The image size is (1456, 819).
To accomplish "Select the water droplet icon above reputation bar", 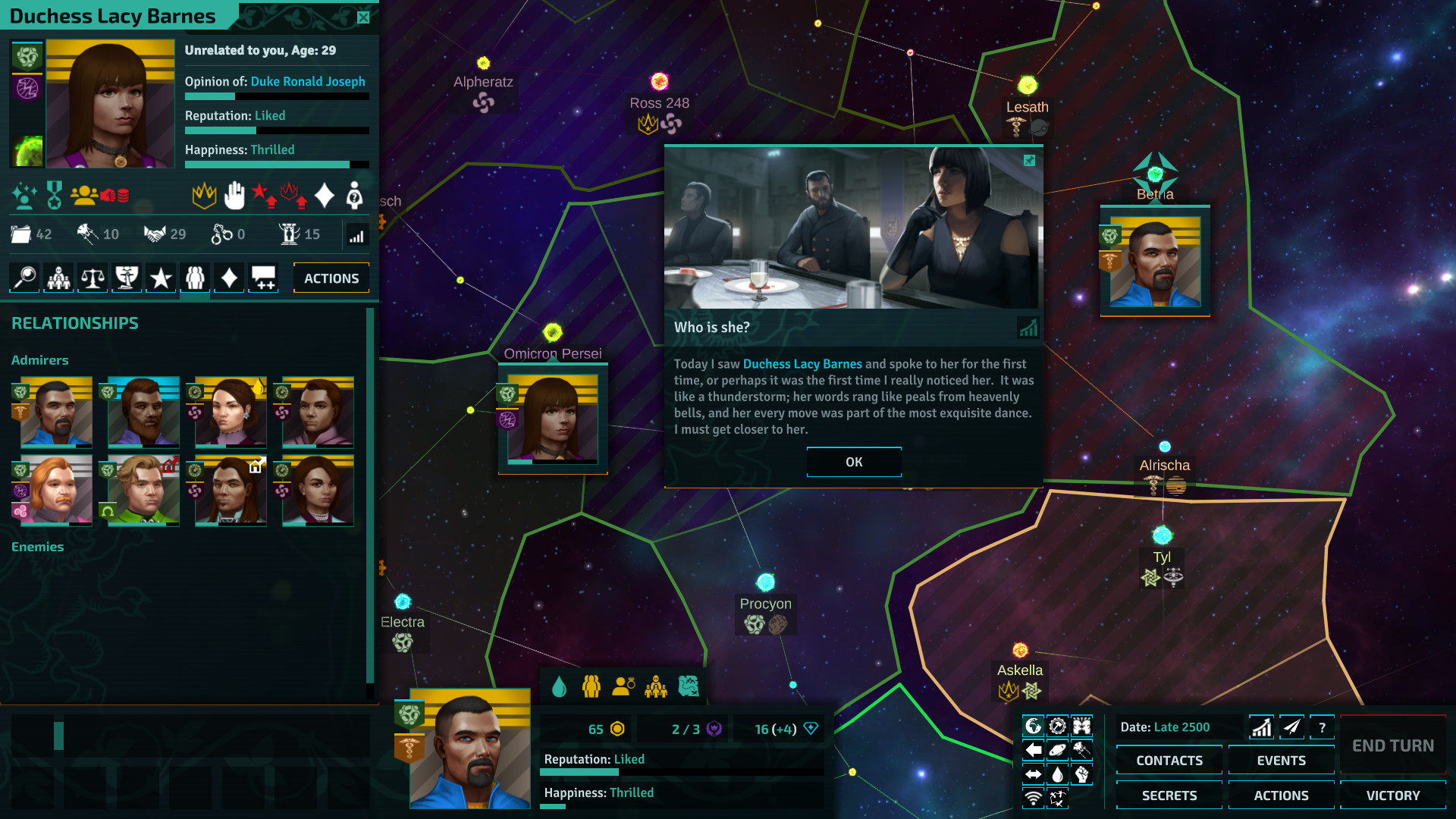I will [x=560, y=685].
